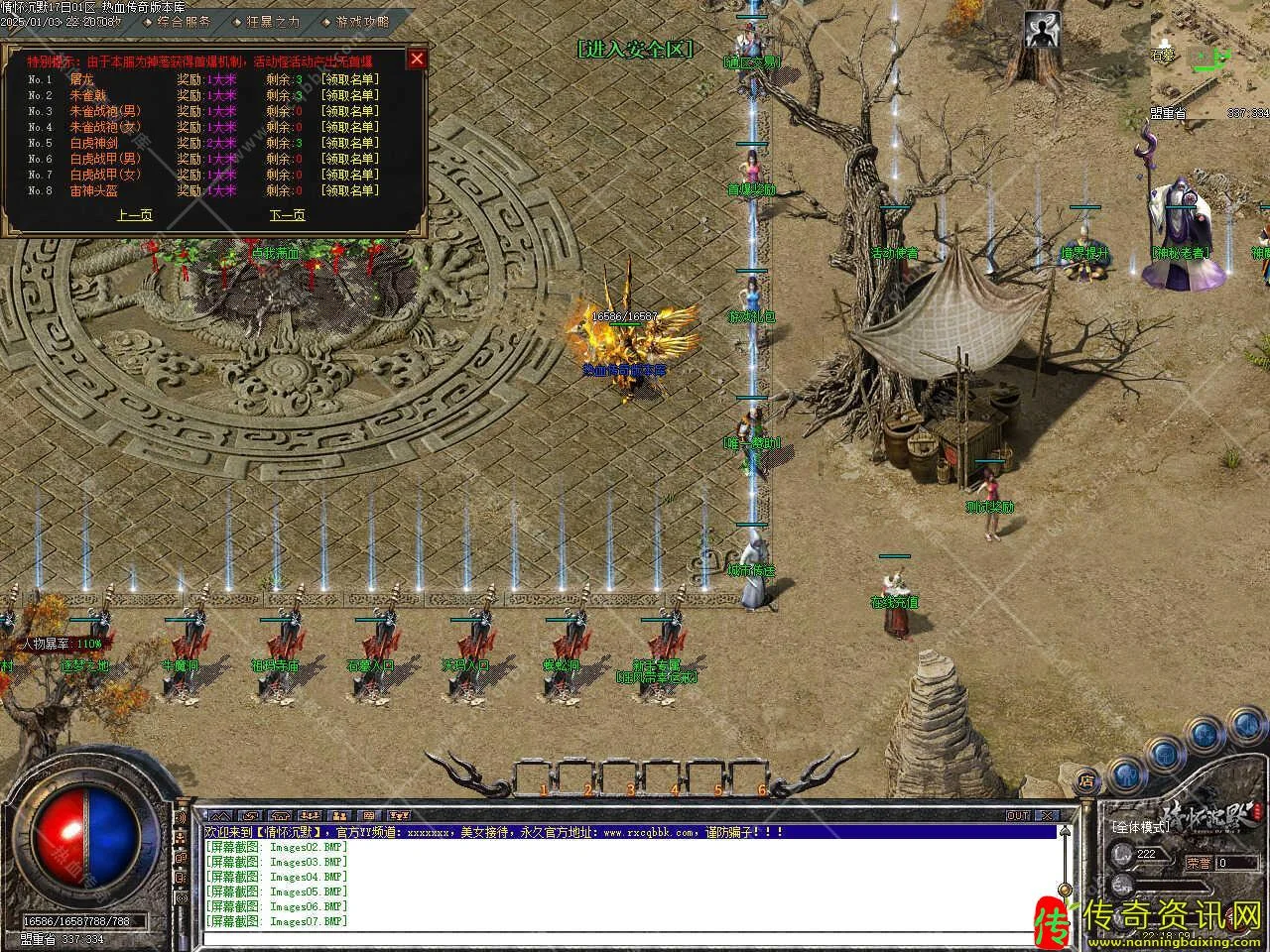Go to previous page 上一页

[134, 215]
